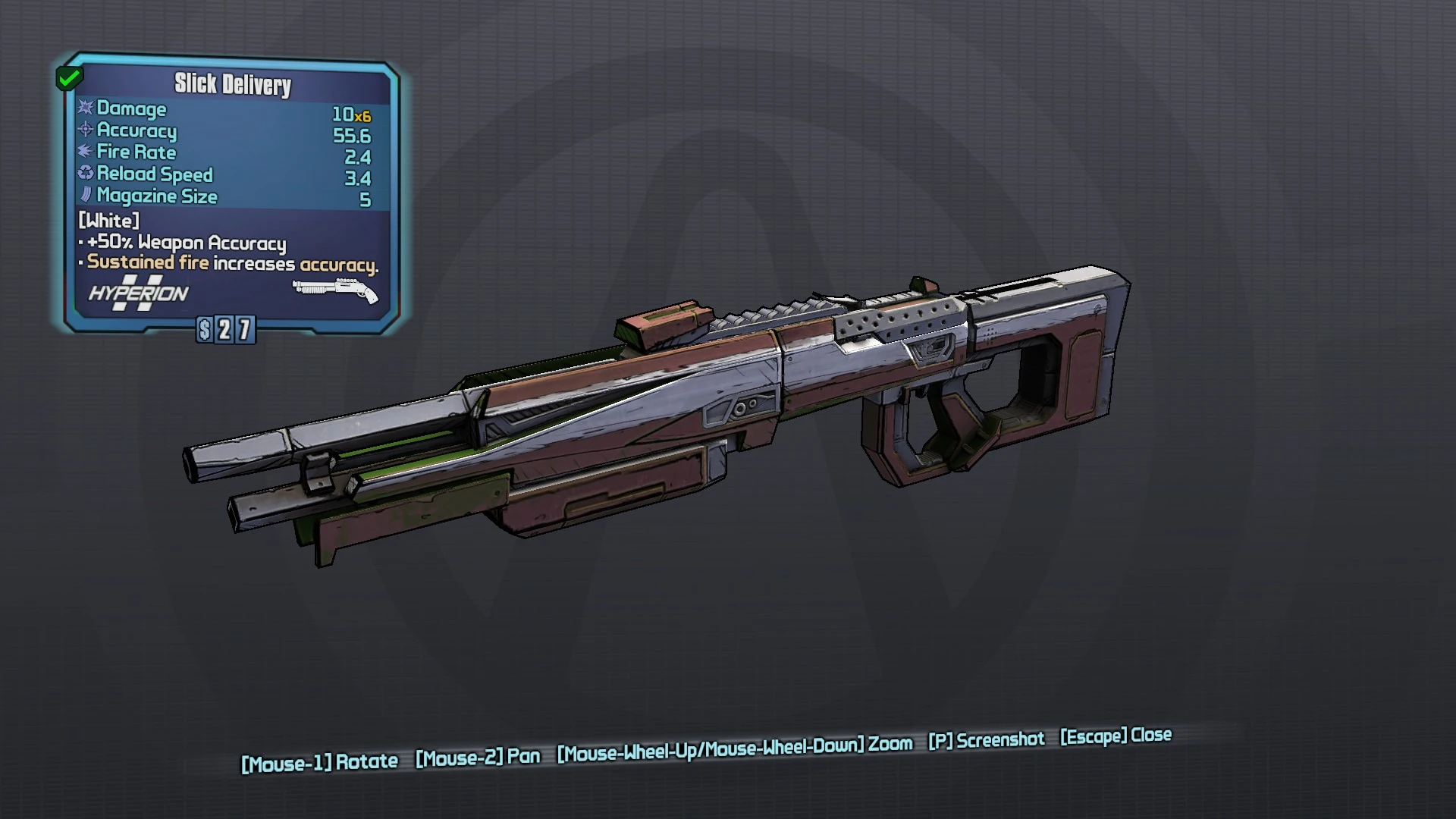Image resolution: width=1456 pixels, height=819 pixels.
Task: Activate the [P] Screenshot option
Action: 987,740
